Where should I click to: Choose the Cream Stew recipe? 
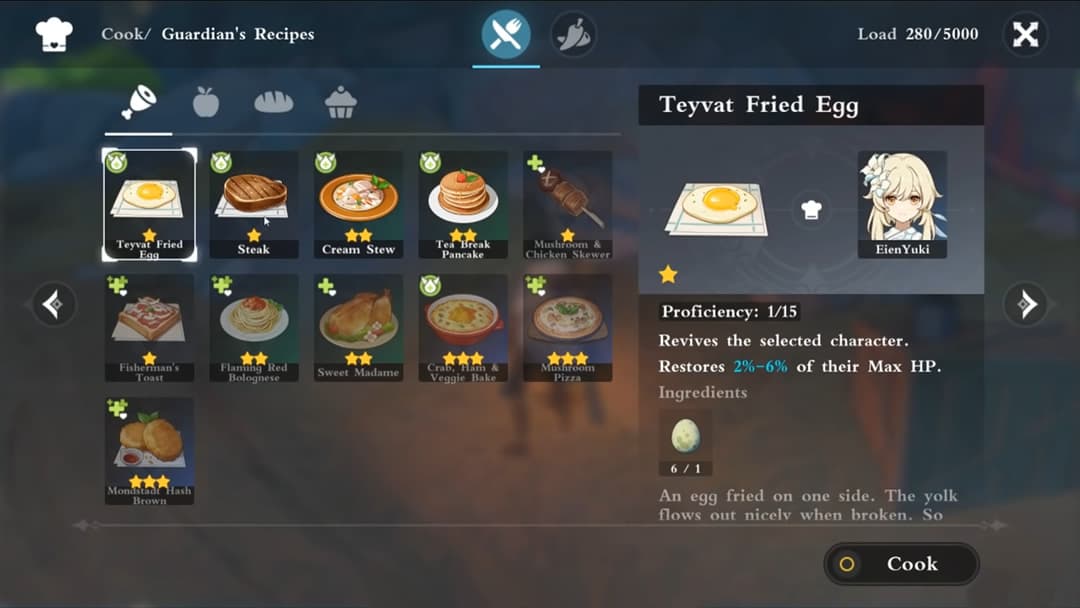(x=358, y=205)
